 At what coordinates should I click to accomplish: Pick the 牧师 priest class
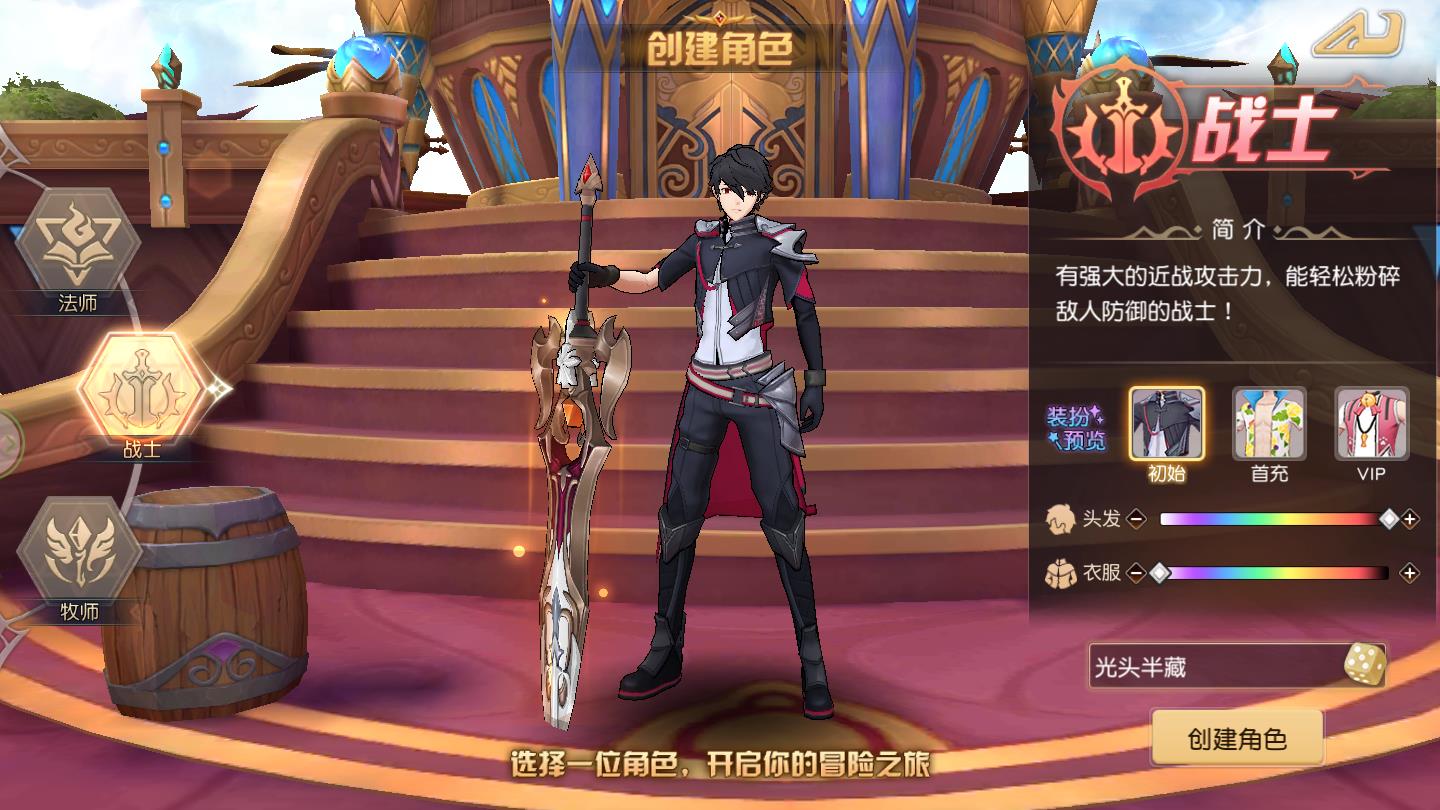point(79,550)
